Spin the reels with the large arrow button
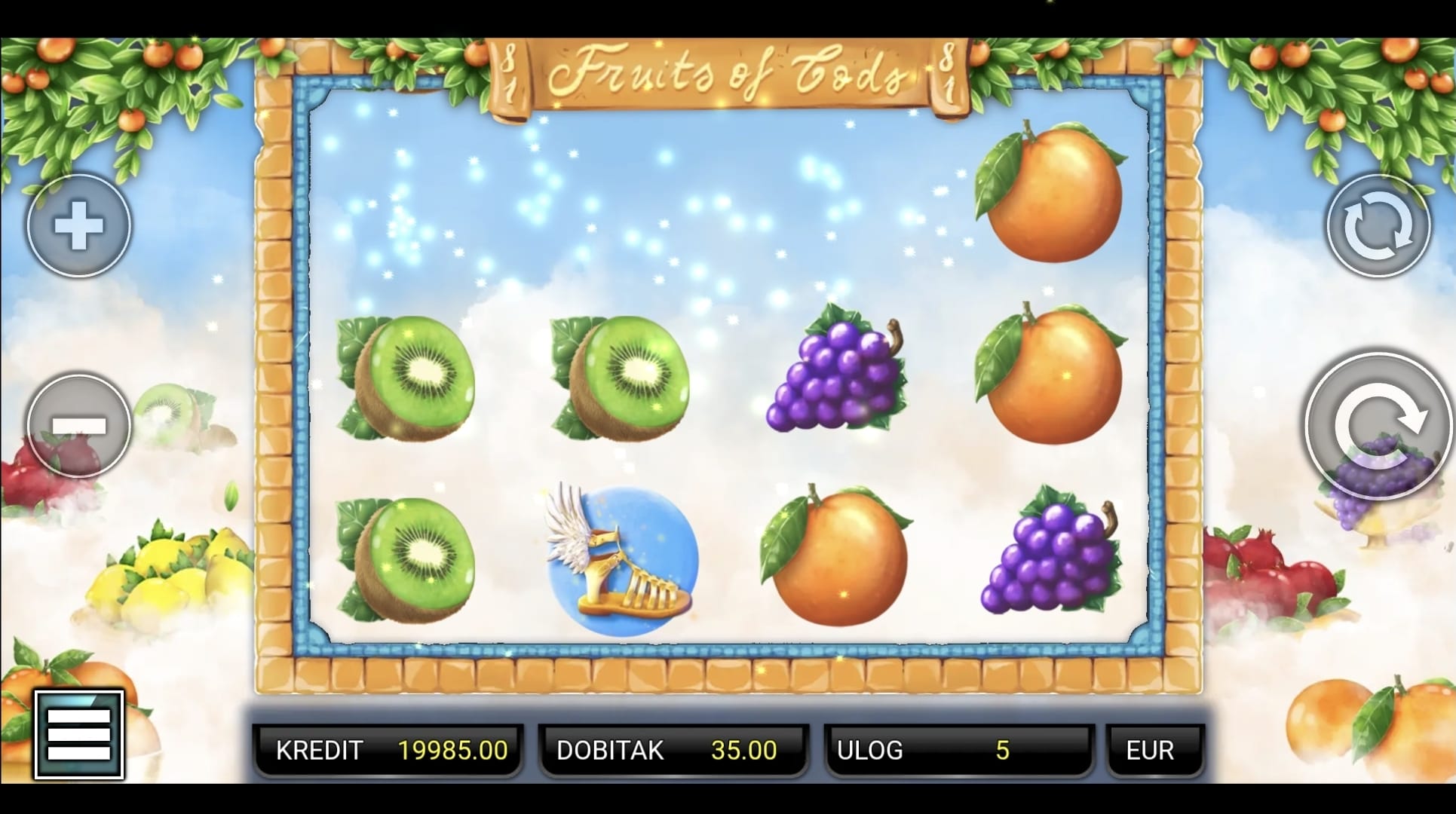Screen dimensions: 1456x814 (1379, 426)
